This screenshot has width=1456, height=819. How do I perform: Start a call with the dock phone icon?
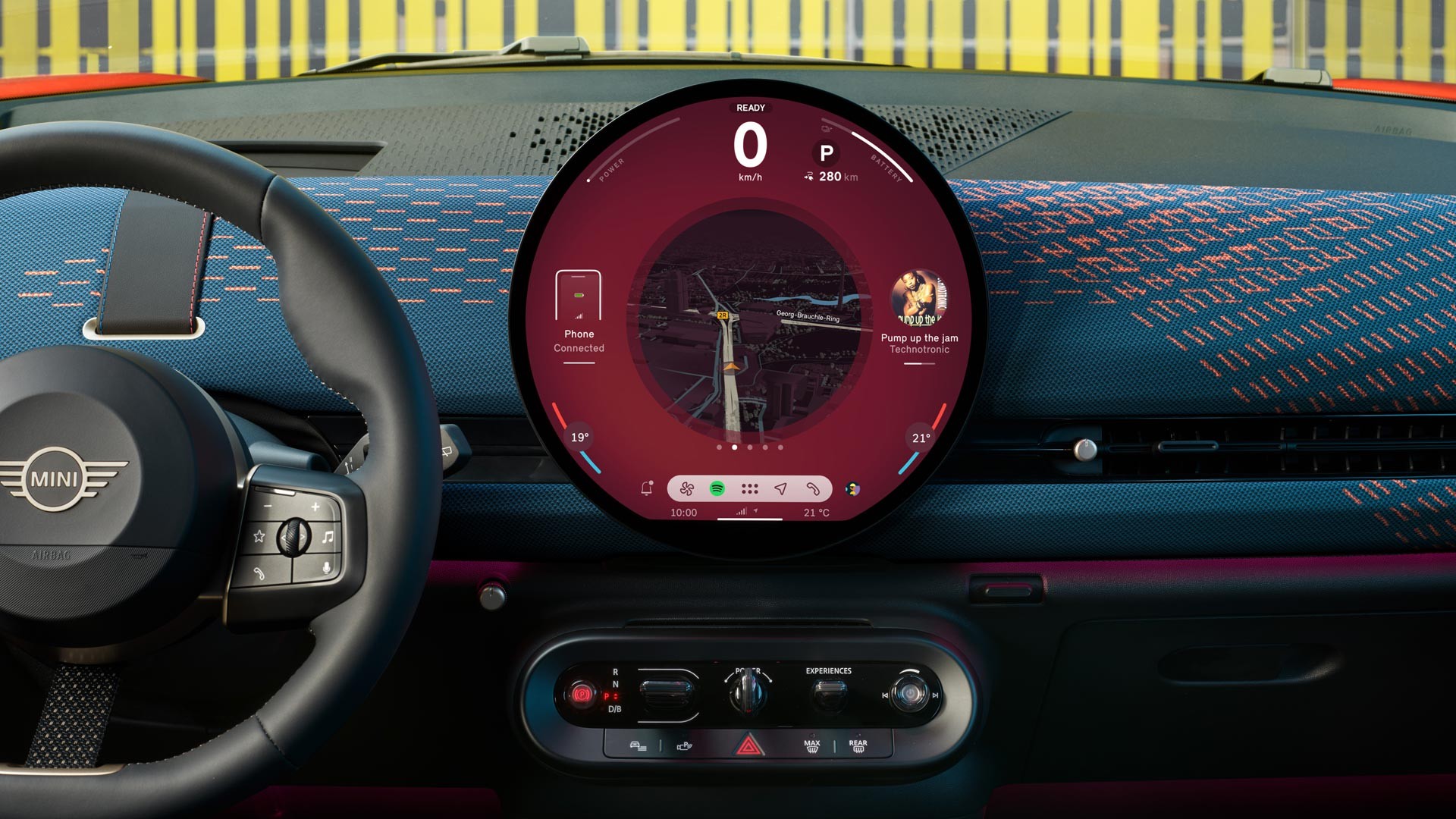click(x=812, y=489)
